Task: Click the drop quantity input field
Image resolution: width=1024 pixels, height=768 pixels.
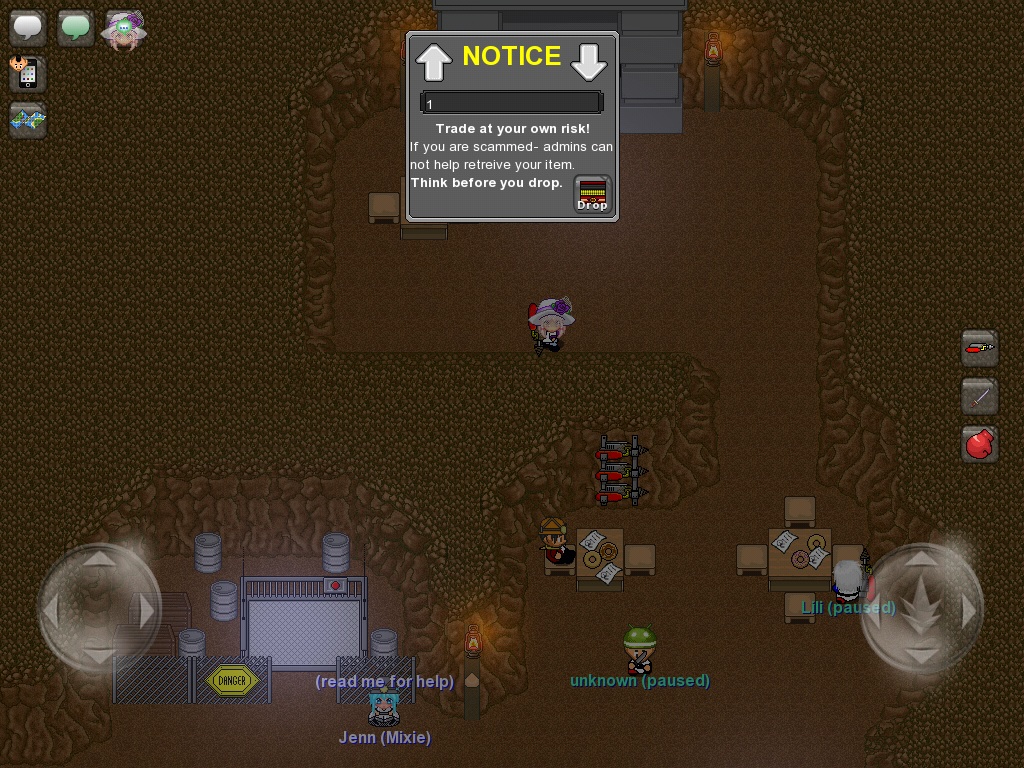Action: coord(511,103)
